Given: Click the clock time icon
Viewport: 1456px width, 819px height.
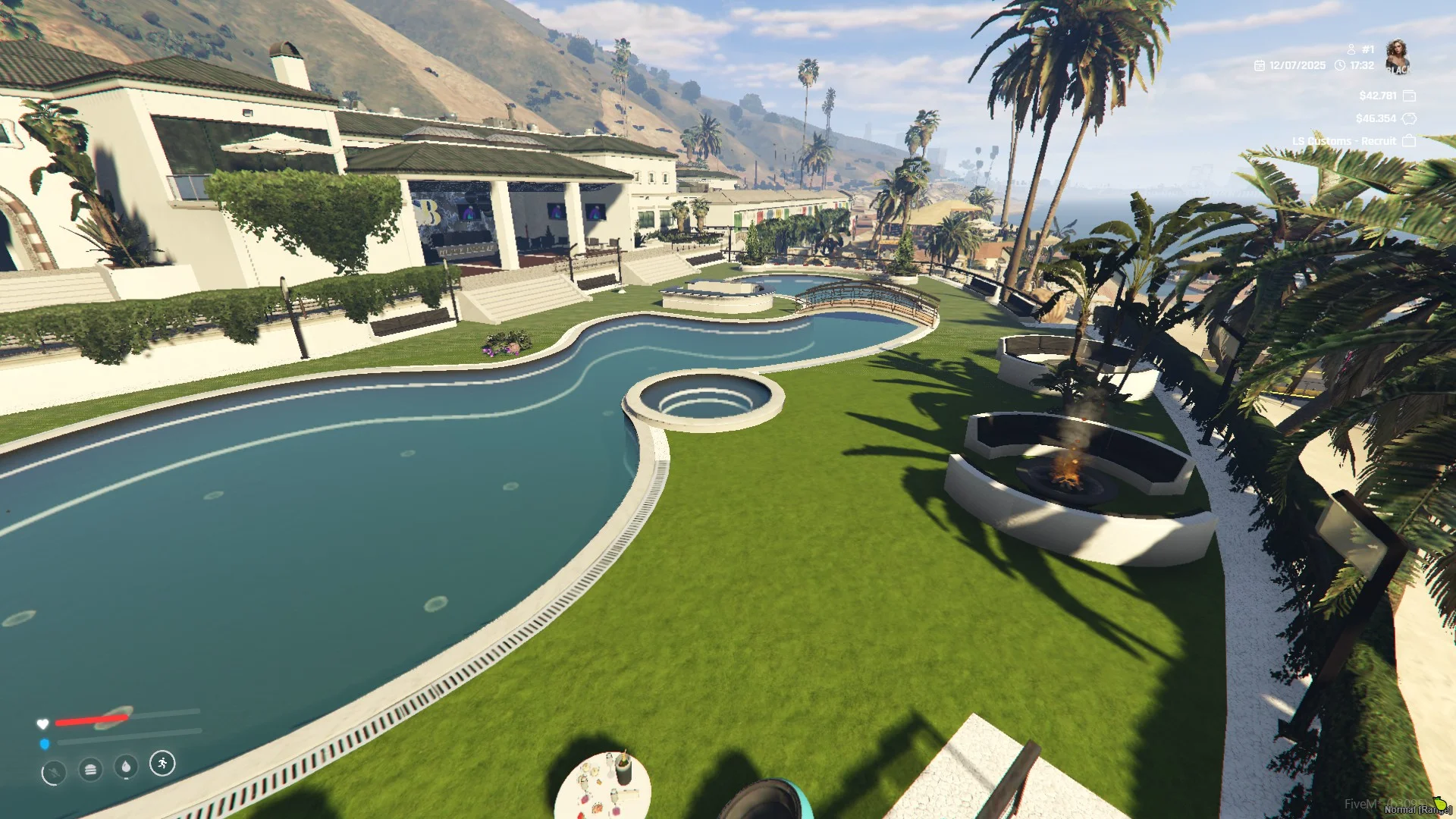Looking at the screenshot, I should 1340,66.
